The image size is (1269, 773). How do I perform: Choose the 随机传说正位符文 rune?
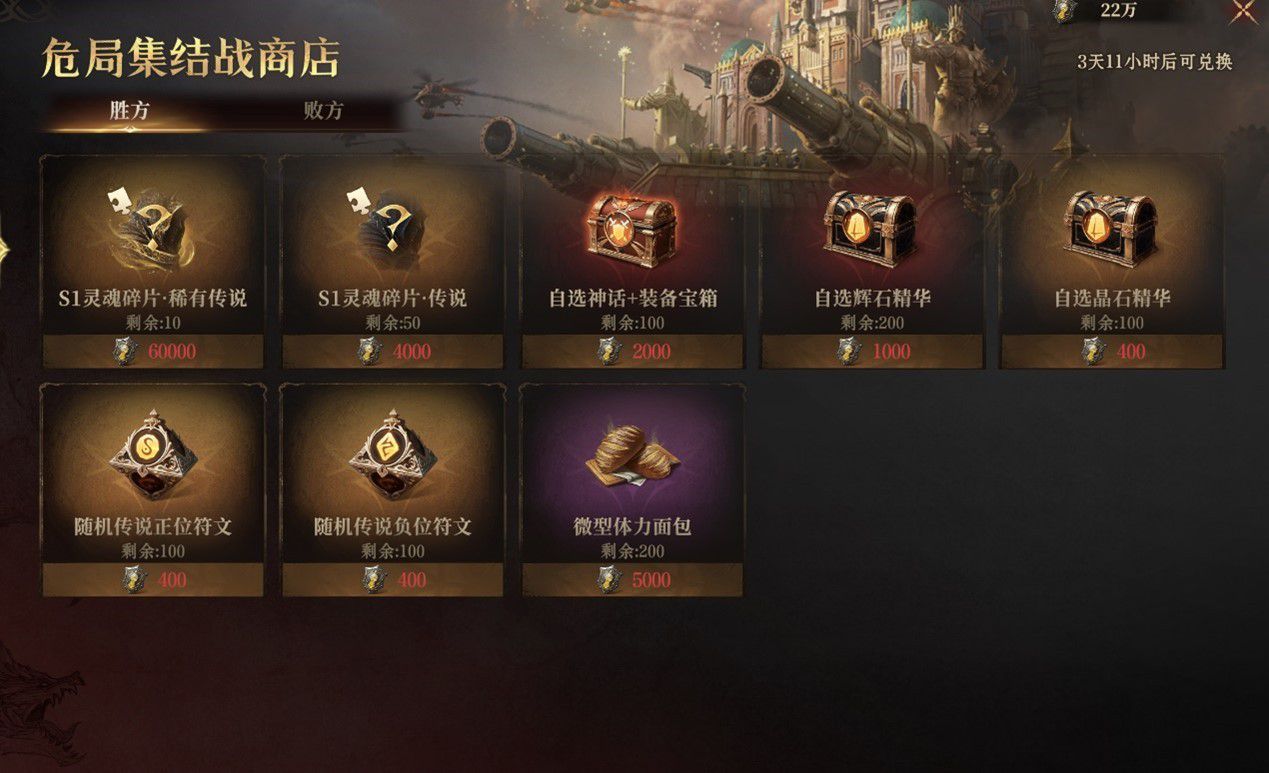(x=153, y=490)
